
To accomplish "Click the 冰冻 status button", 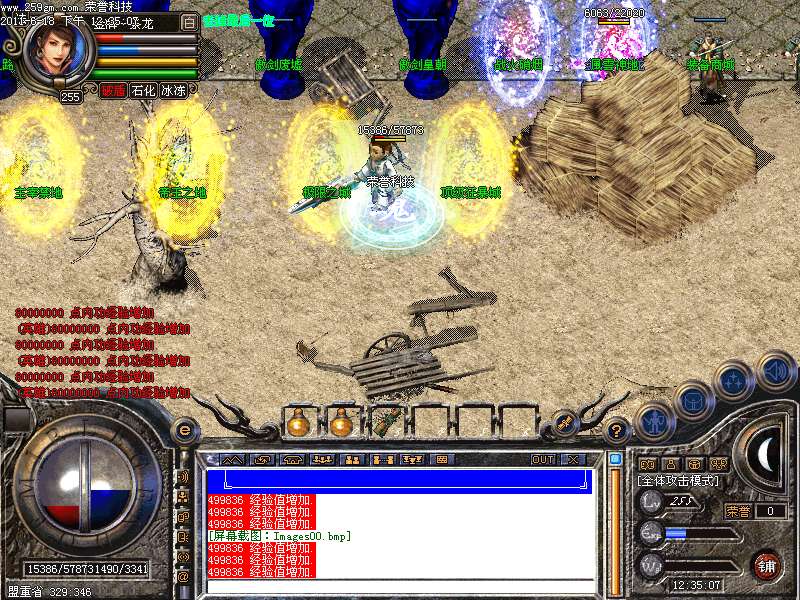I will point(173,90).
